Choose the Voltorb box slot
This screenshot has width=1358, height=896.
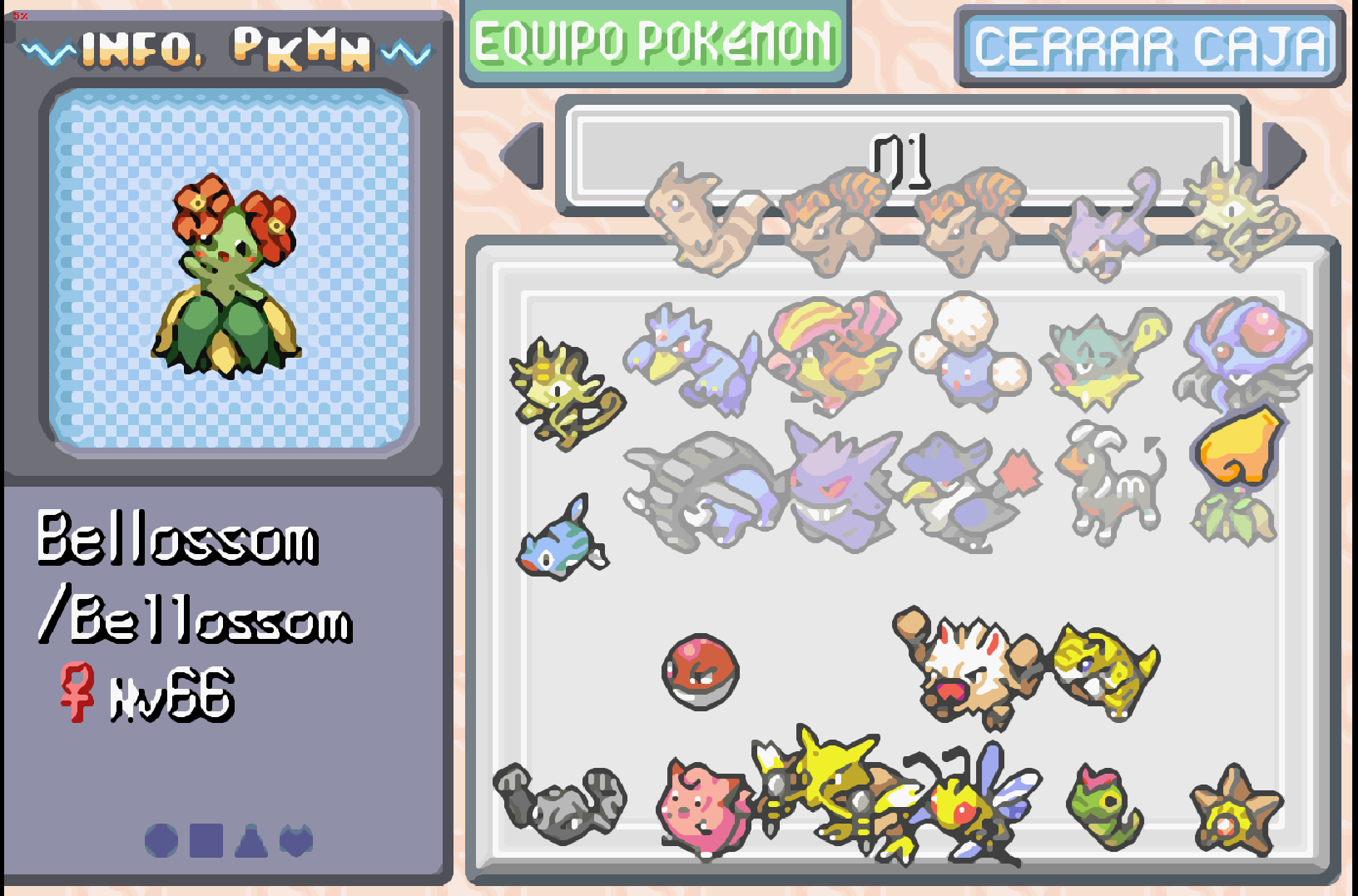click(x=701, y=671)
